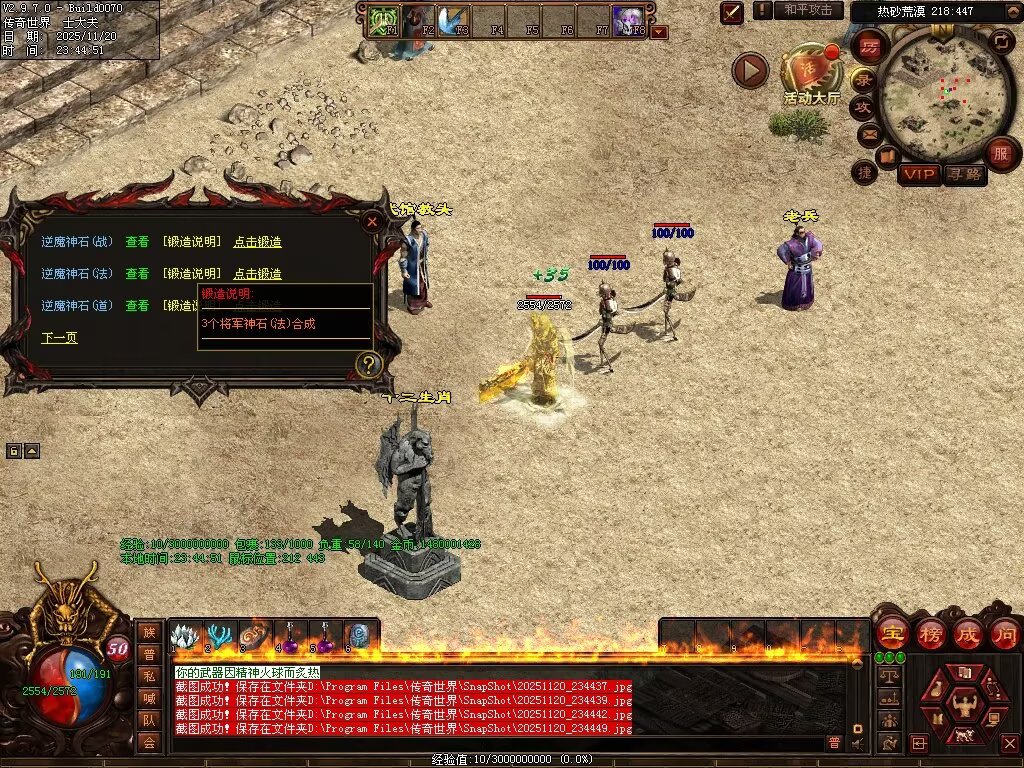Open the question mark help button
Image resolution: width=1024 pixels, height=768 pixels.
[x=369, y=364]
